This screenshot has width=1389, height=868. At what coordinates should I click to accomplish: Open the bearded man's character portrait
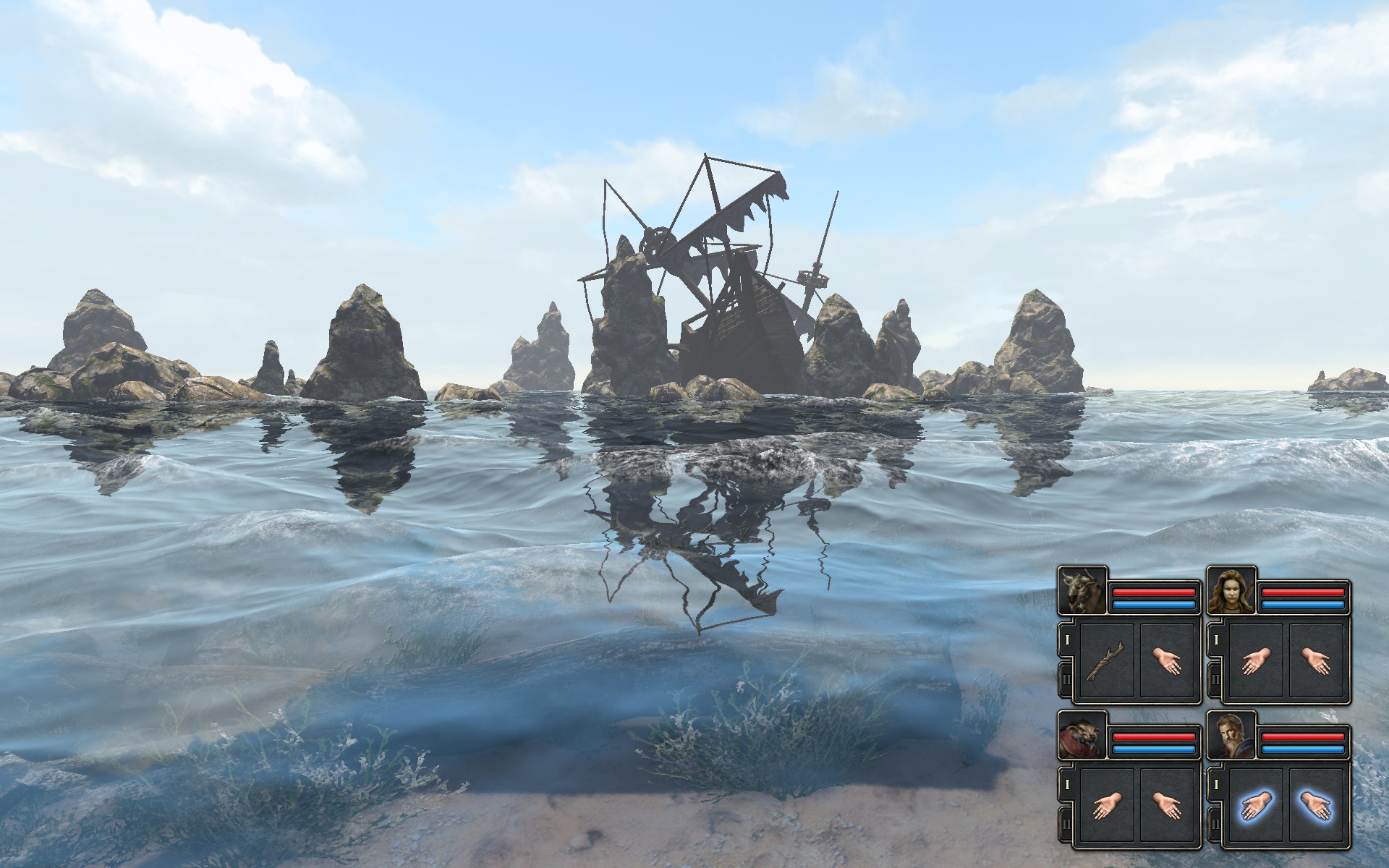point(1231,735)
